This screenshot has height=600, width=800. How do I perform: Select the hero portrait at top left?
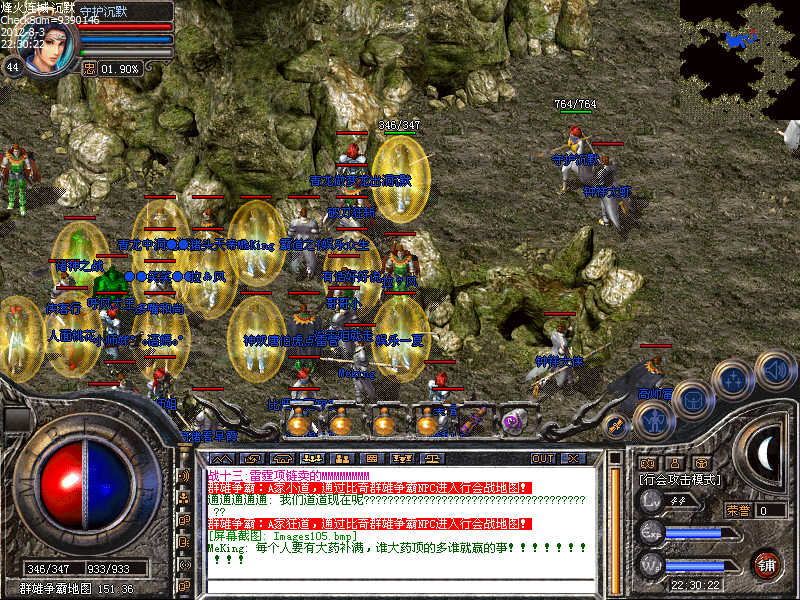(x=48, y=47)
